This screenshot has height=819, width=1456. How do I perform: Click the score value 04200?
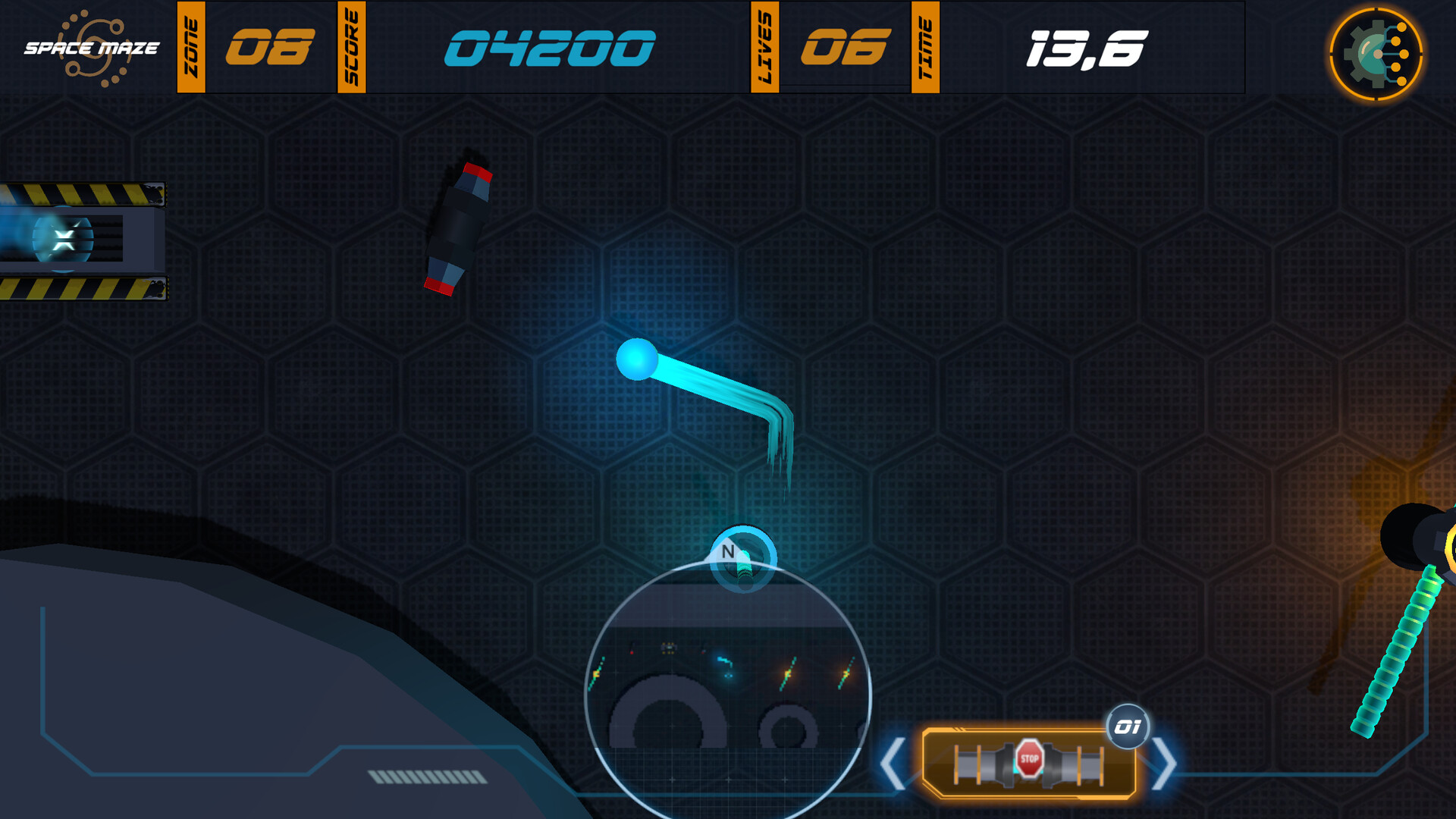548,47
